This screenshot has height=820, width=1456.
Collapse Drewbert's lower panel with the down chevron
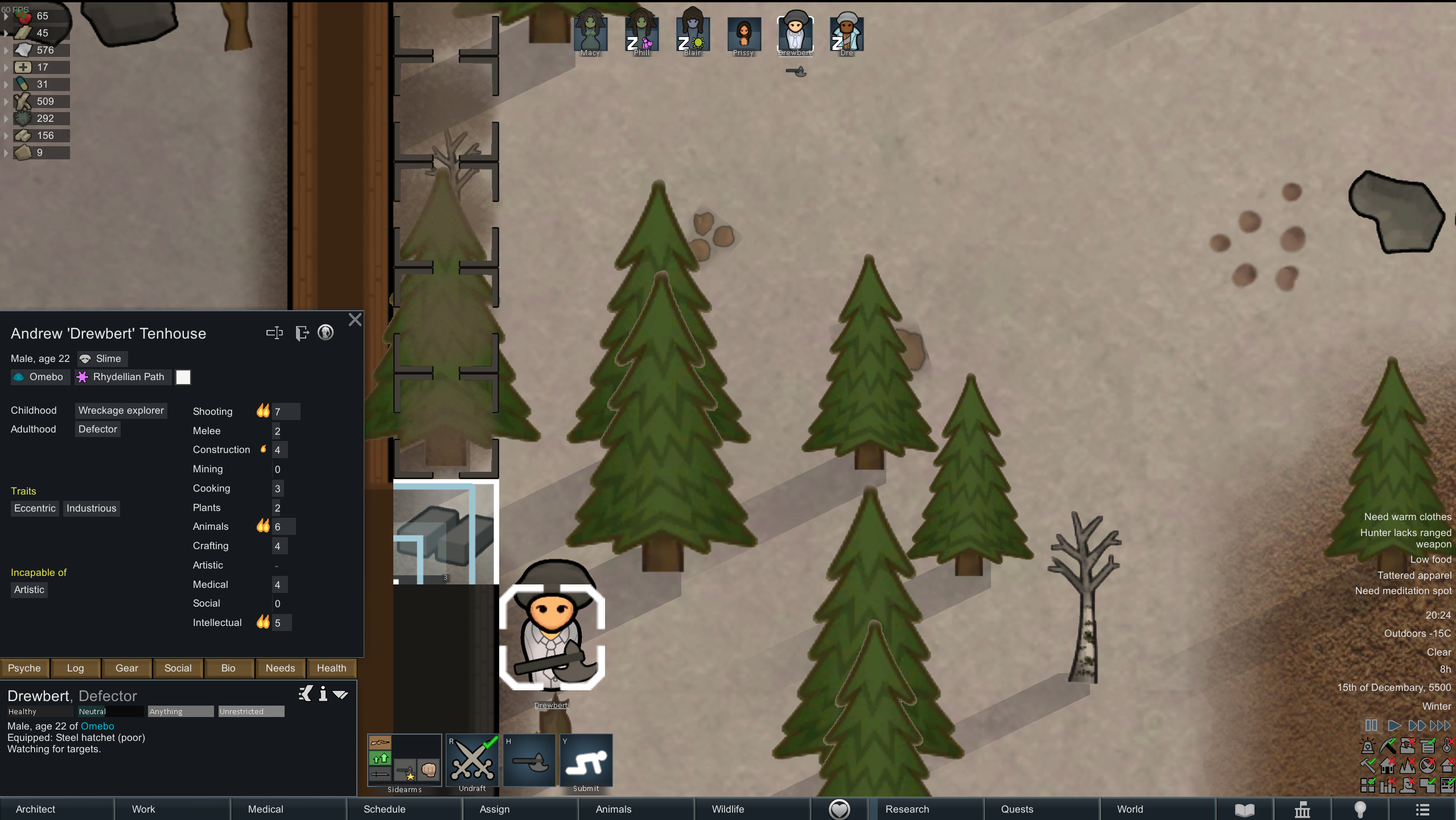[341, 694]
